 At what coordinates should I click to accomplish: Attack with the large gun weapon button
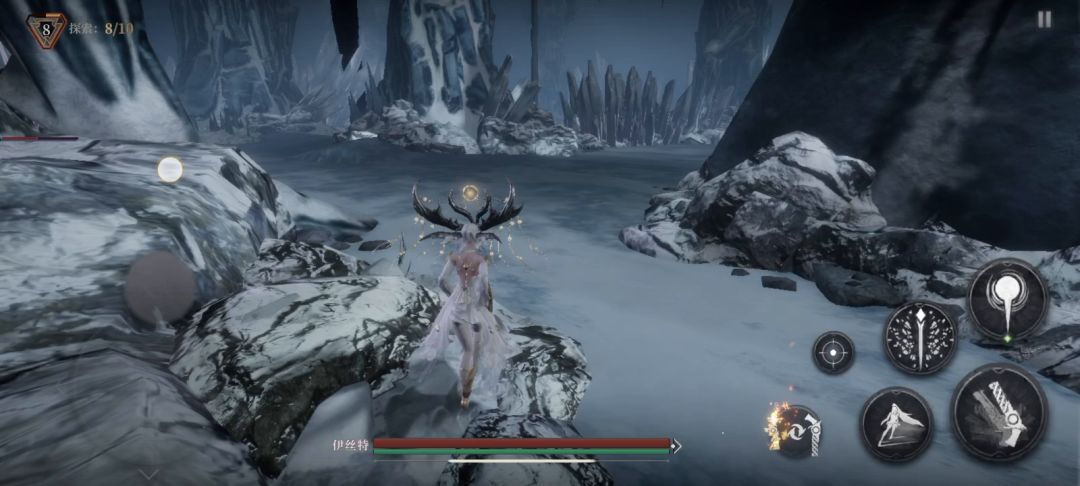click(999, 412)
